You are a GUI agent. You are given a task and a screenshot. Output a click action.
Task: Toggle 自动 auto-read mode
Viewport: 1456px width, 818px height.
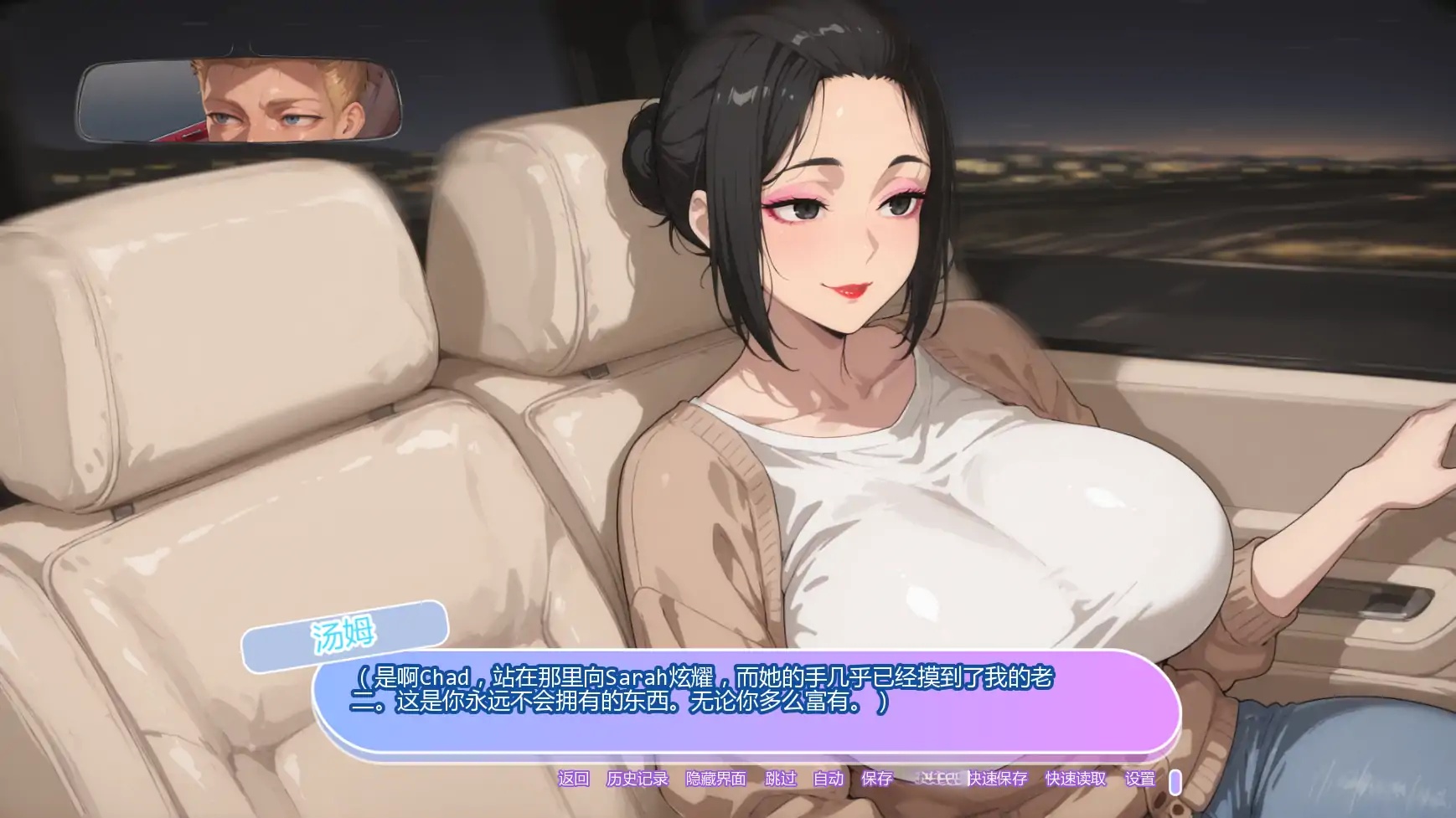tap(828, 779)
